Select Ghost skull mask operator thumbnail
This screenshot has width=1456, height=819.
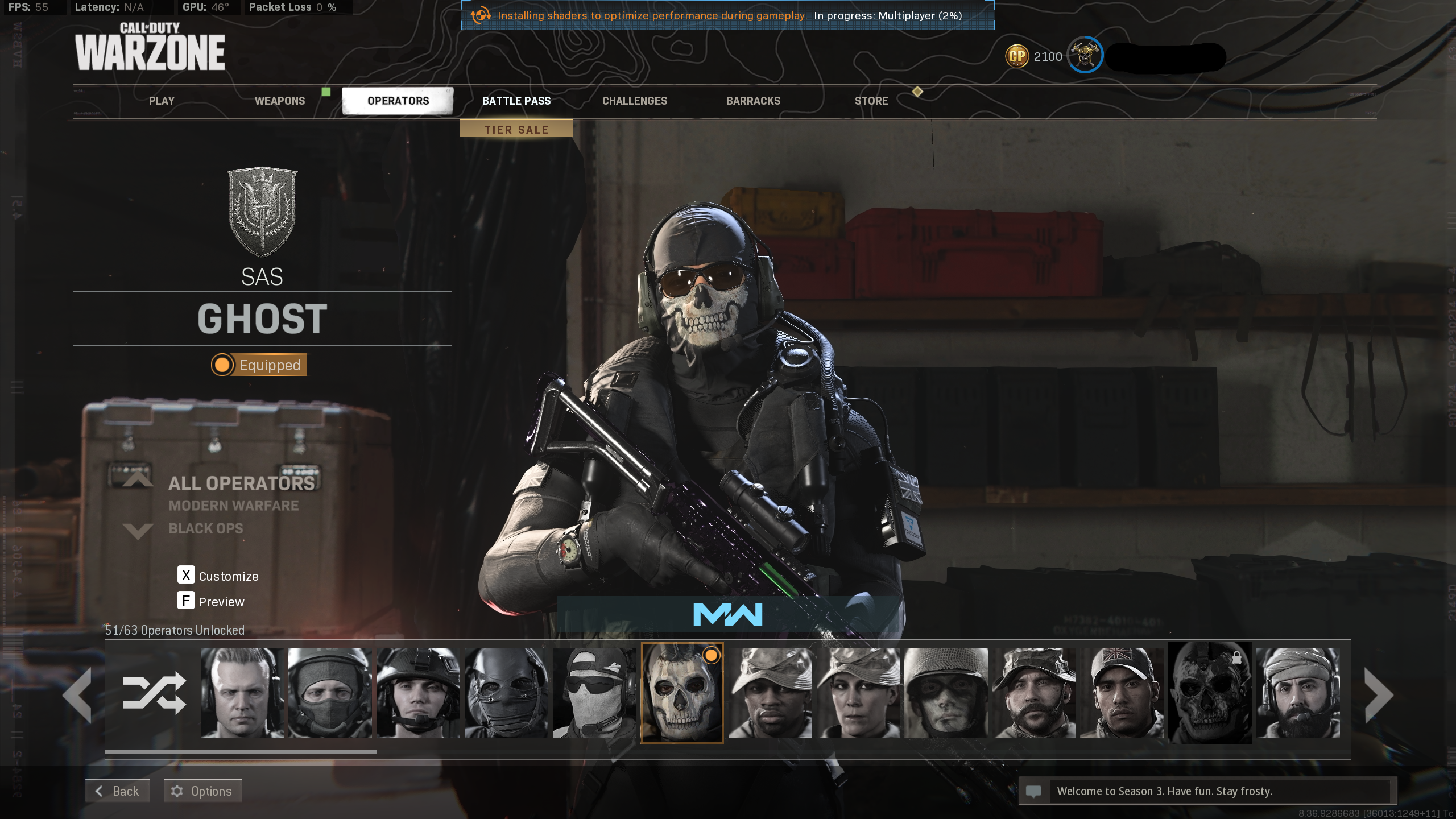point(682,693)
